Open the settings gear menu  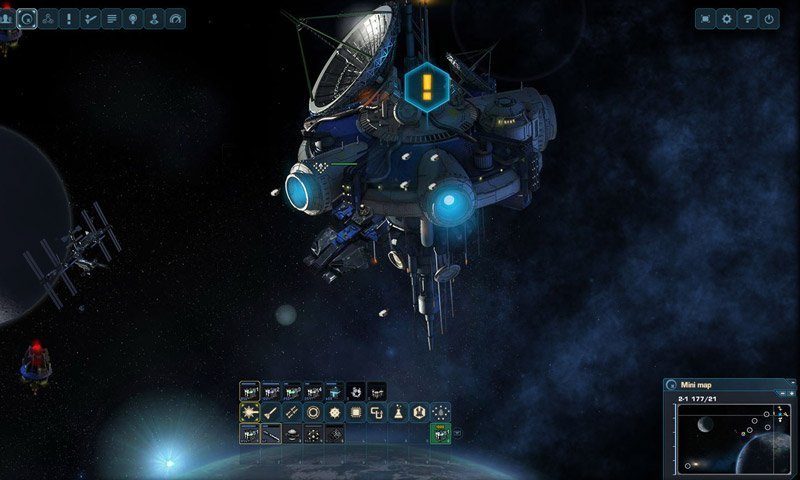tap(727, 18)
